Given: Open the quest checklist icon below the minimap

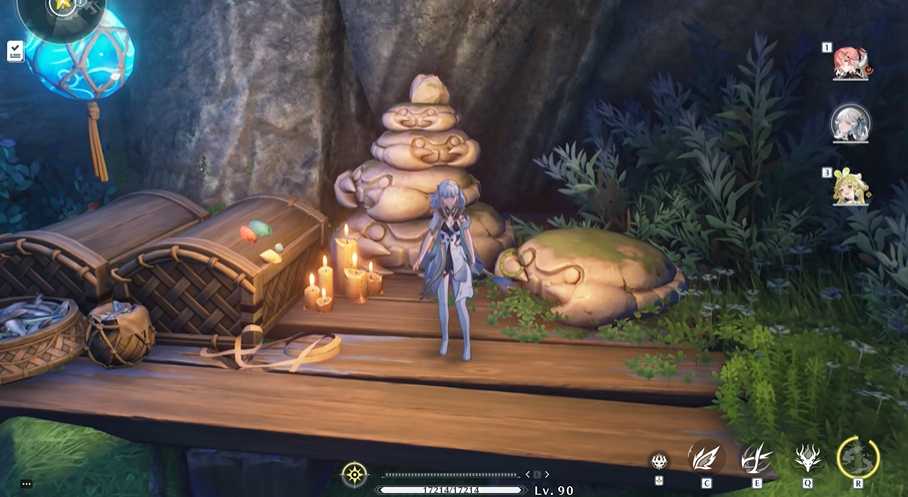Looking at the screenshot, I should pyautogui.click(x=15, y=49).
